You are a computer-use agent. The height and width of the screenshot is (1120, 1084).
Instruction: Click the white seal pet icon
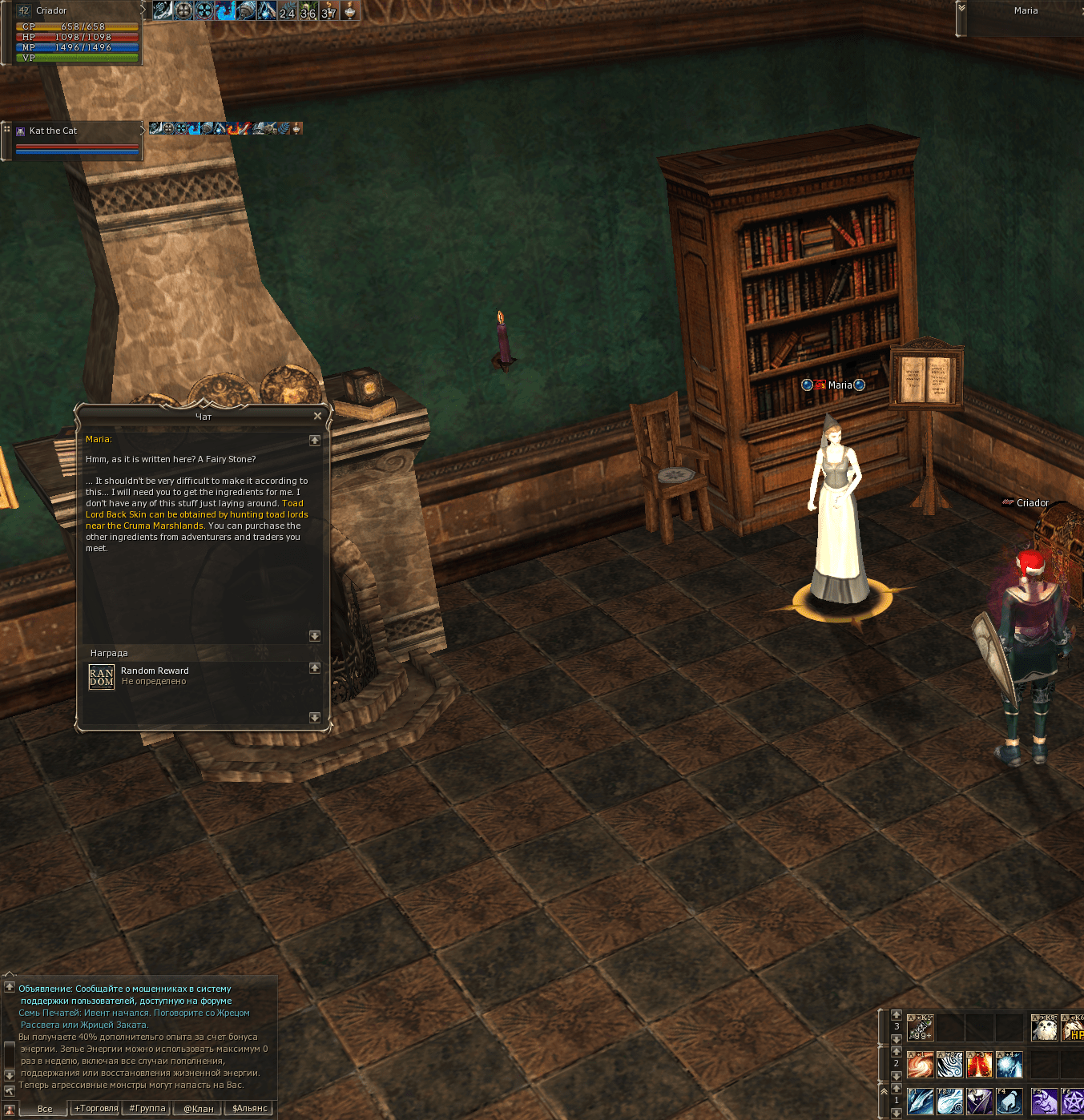1044,1028
